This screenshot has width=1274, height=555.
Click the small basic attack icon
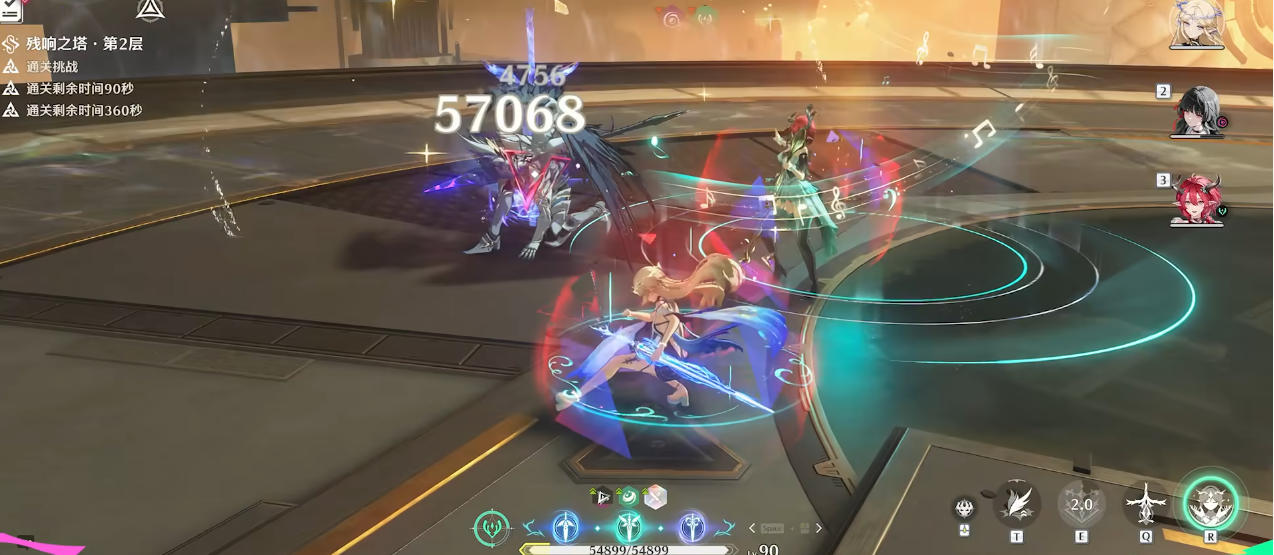[x=964, y=507]
